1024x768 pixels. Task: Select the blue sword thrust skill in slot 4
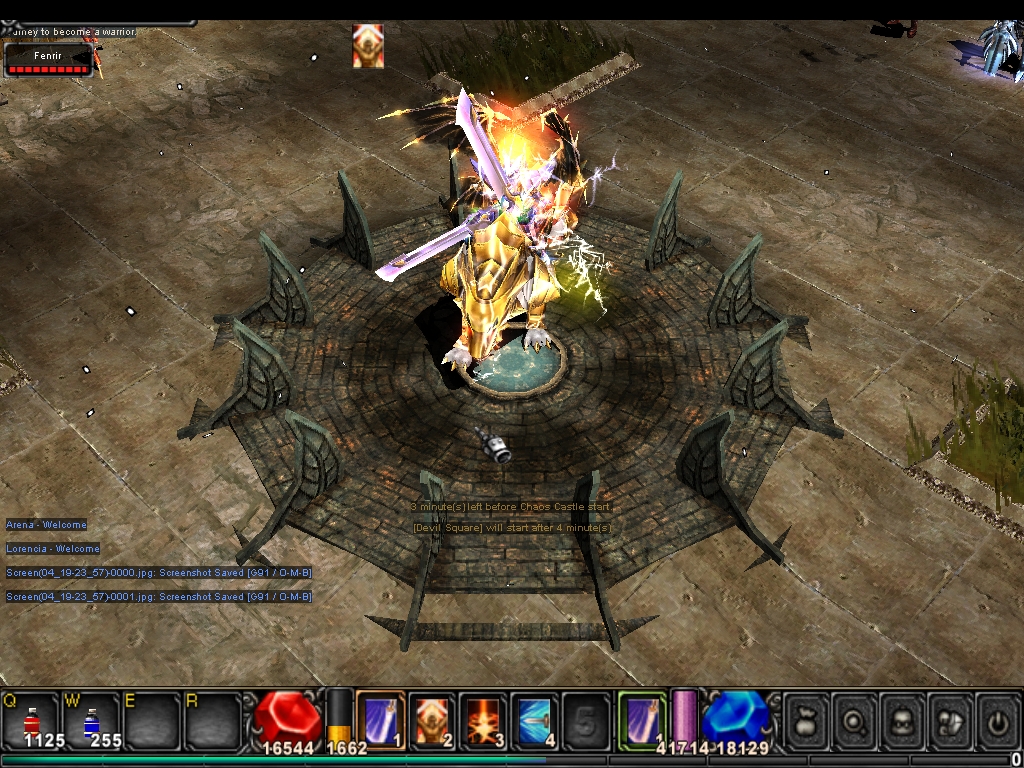(x=536, y=718)
